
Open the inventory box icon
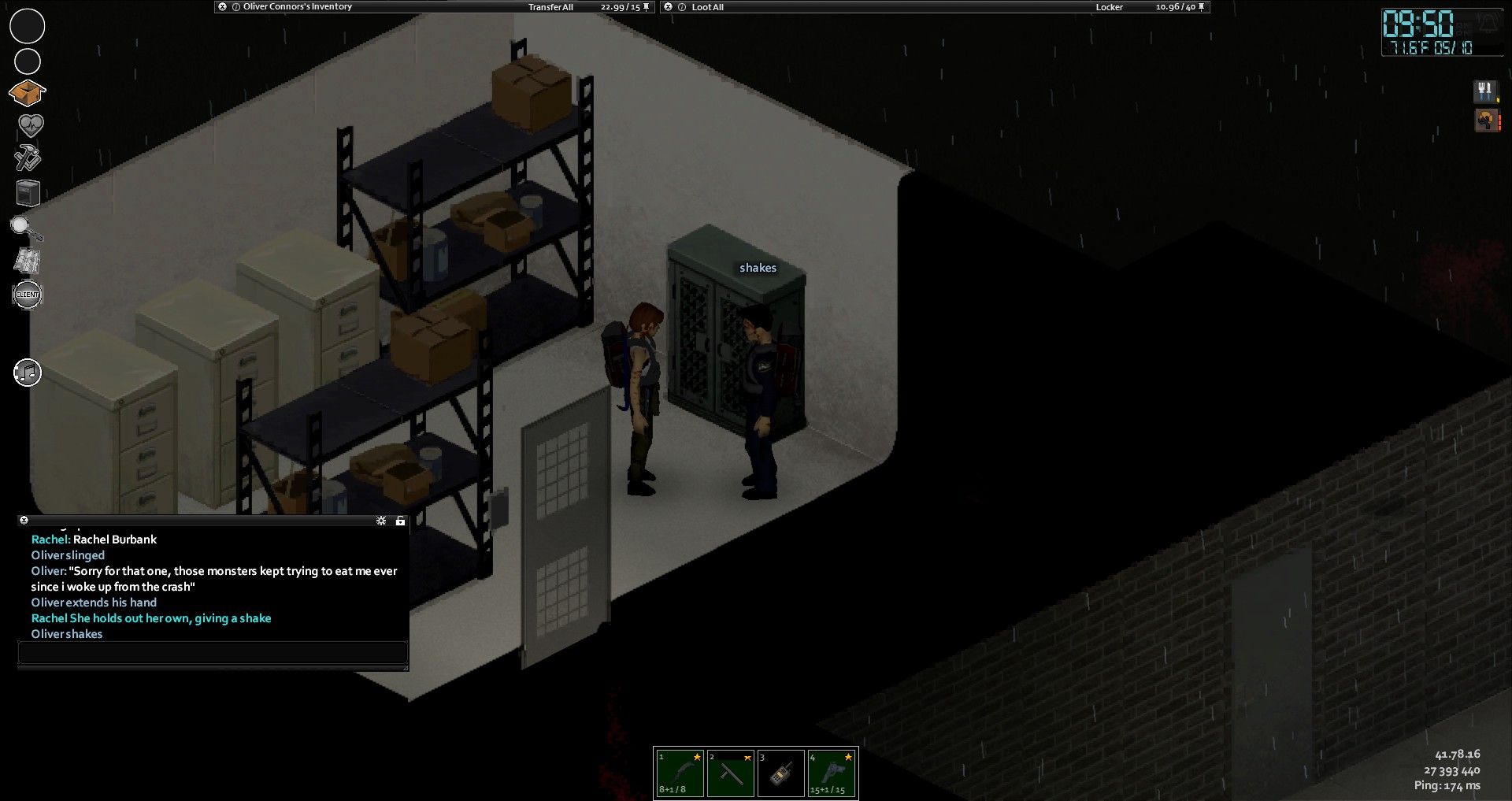click(x=27, y=93)
